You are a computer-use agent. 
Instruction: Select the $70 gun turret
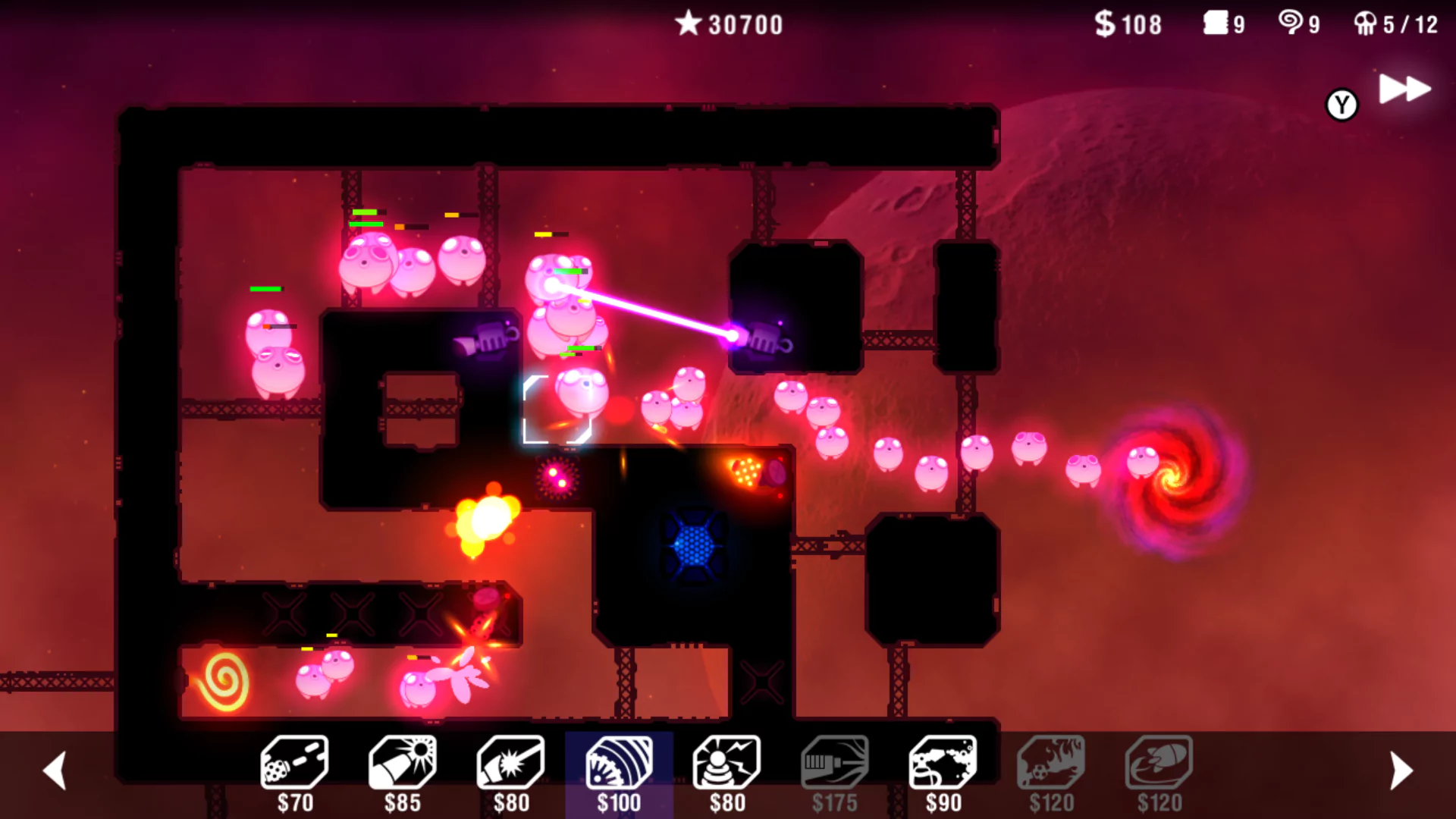294,764
